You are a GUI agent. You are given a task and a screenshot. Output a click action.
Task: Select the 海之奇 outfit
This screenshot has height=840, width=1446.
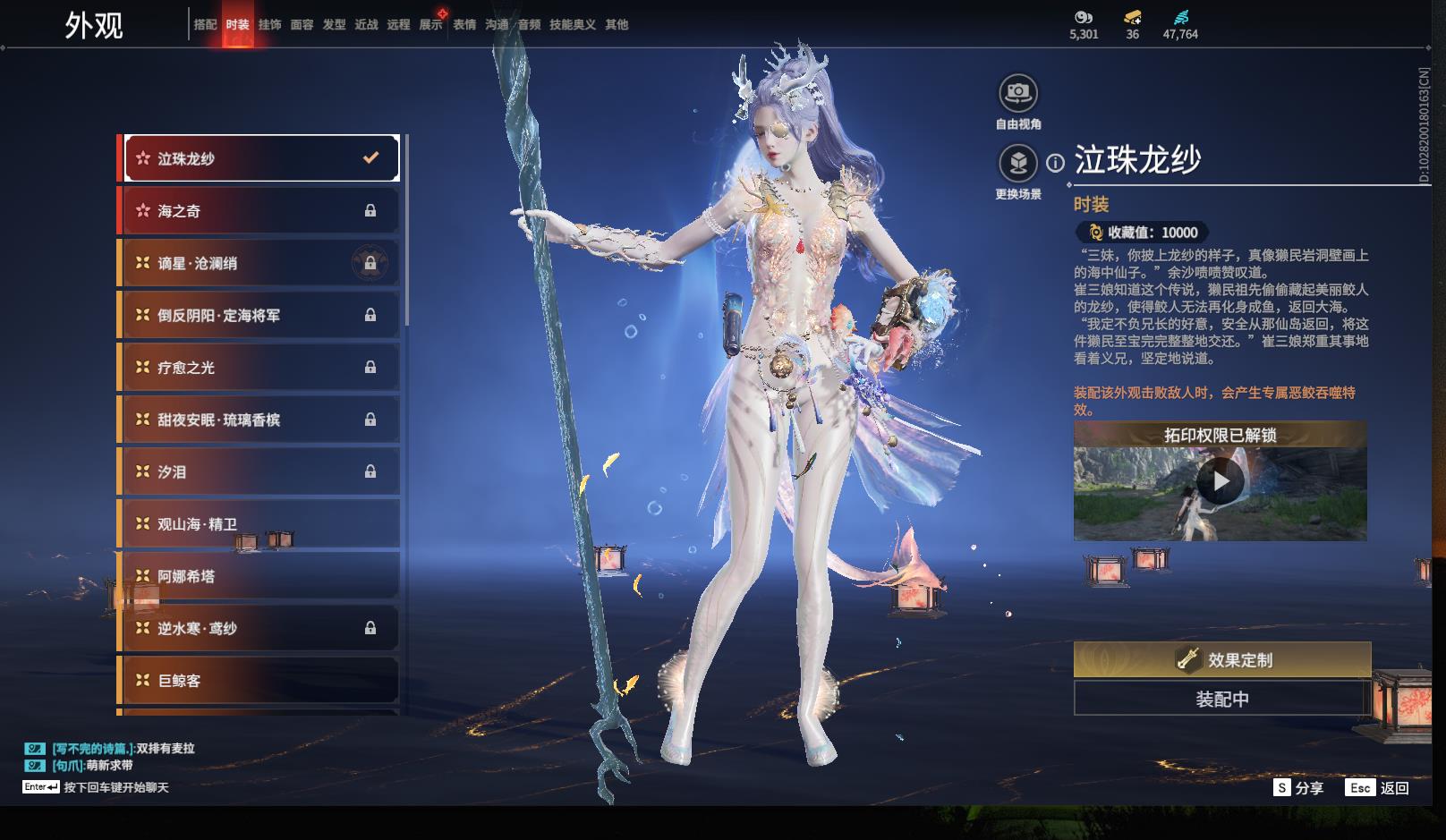point(259,211)
